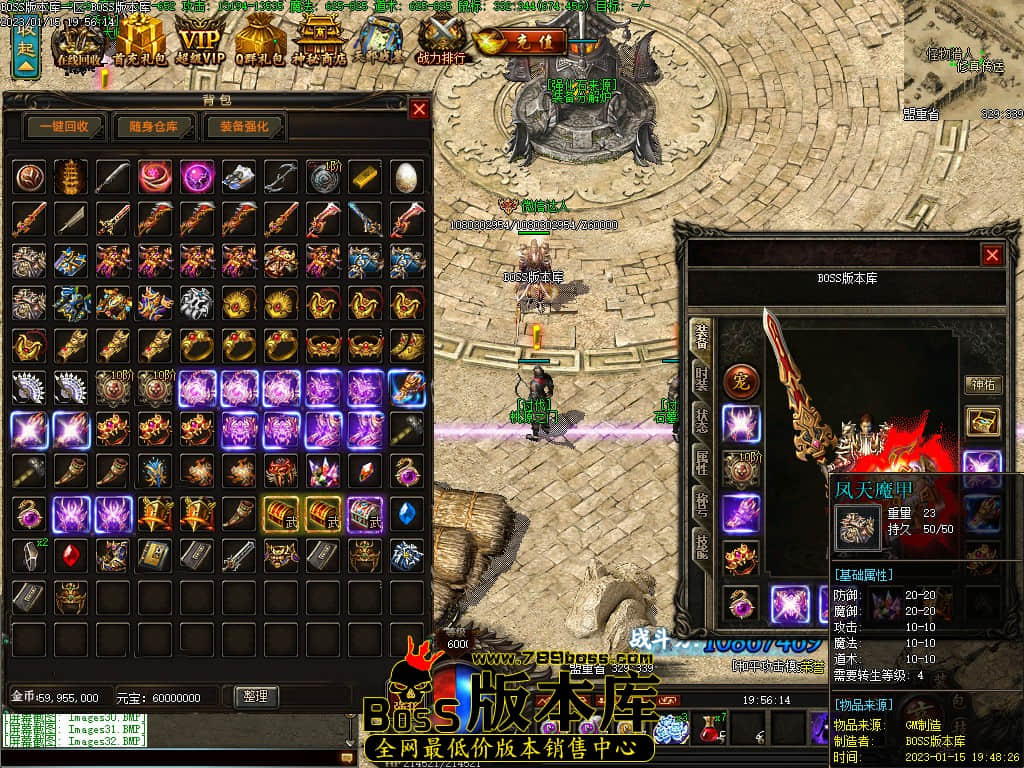Select the gold bar in the bag
This screenshot has width=1024, height=768.
click(365, 176)
